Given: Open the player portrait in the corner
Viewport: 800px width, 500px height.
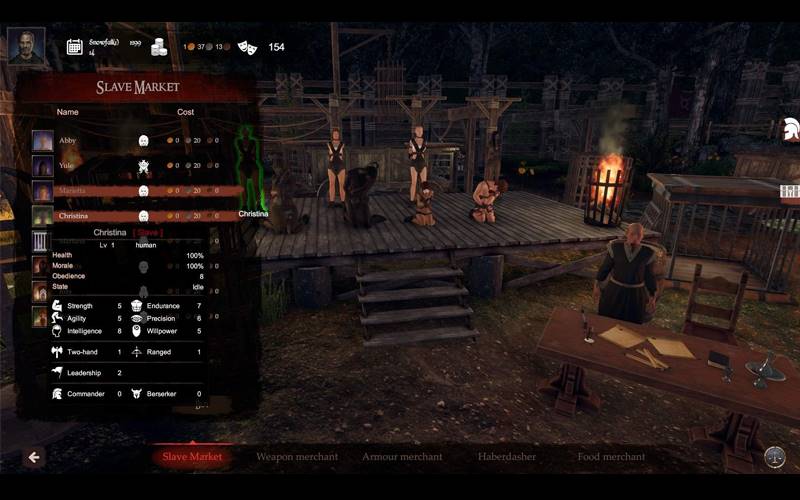Looking at the screenshot, I should [27, 46].
